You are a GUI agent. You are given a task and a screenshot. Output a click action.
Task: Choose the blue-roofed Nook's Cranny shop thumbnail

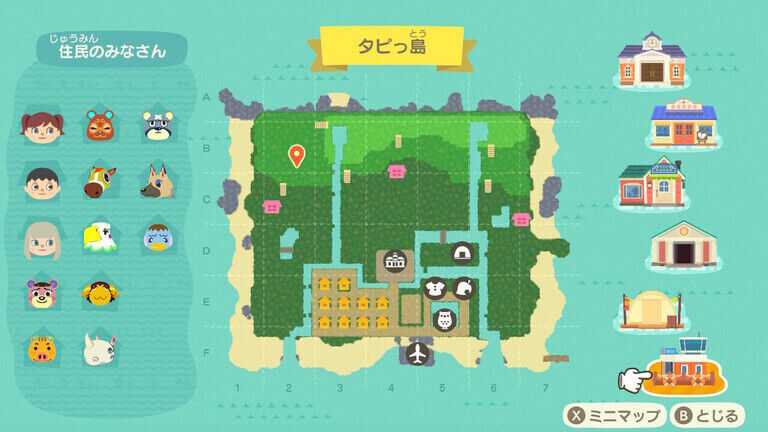tap(684, 124)
